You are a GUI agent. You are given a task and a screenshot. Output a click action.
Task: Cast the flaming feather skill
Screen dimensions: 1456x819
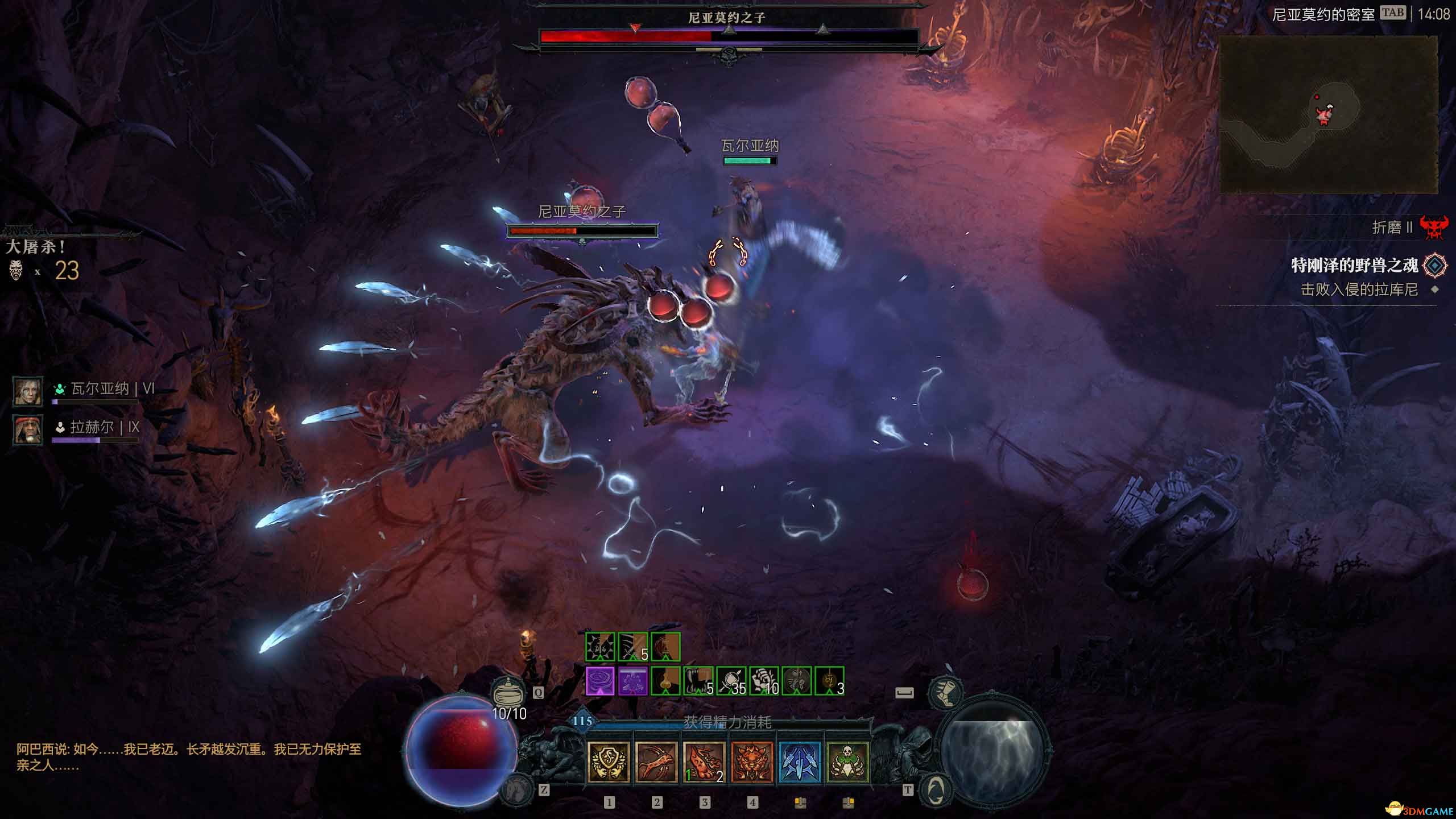coord(704,762)
